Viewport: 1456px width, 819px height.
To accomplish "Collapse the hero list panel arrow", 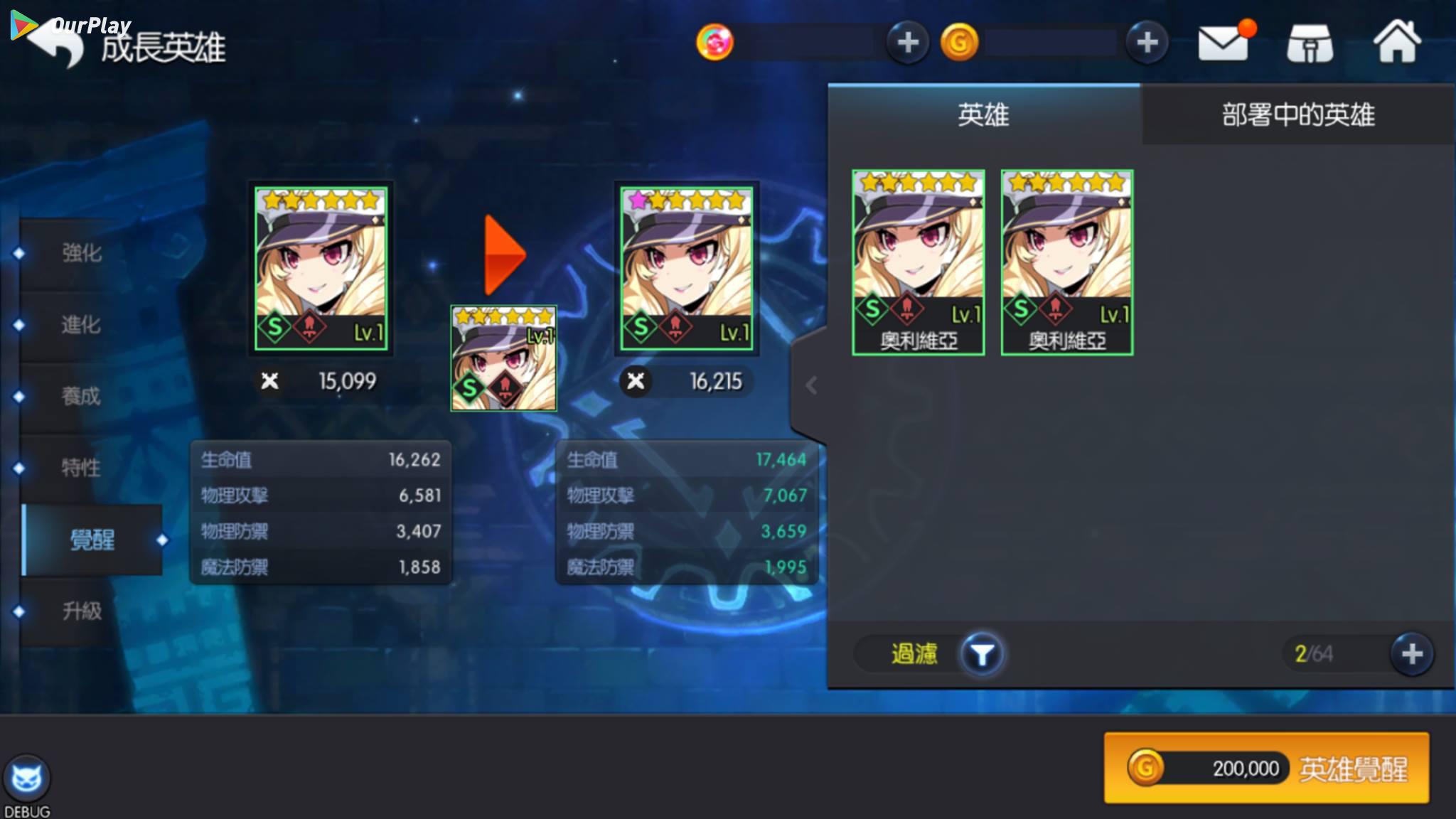I will [811, 385].
